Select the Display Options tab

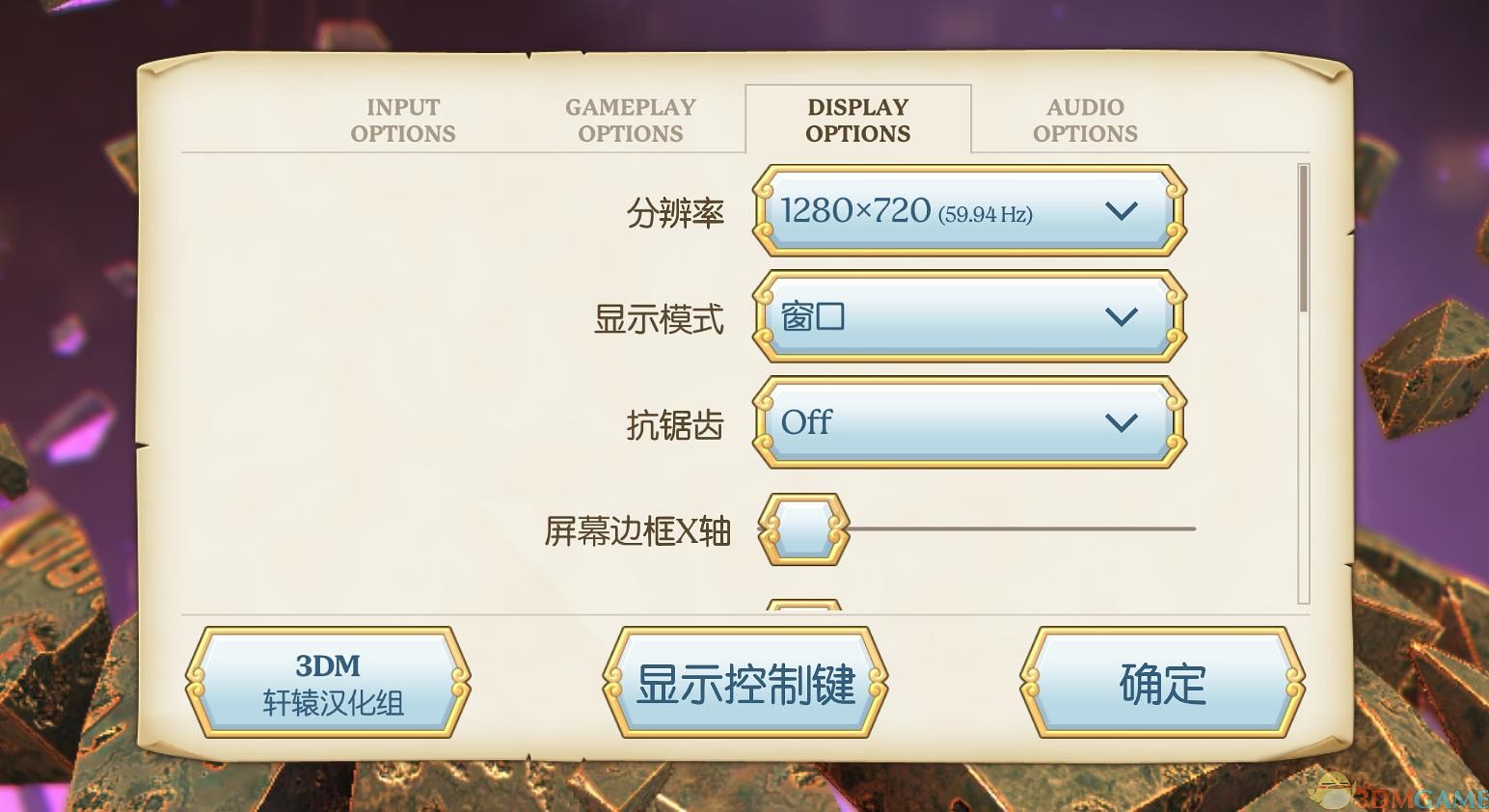857,120
